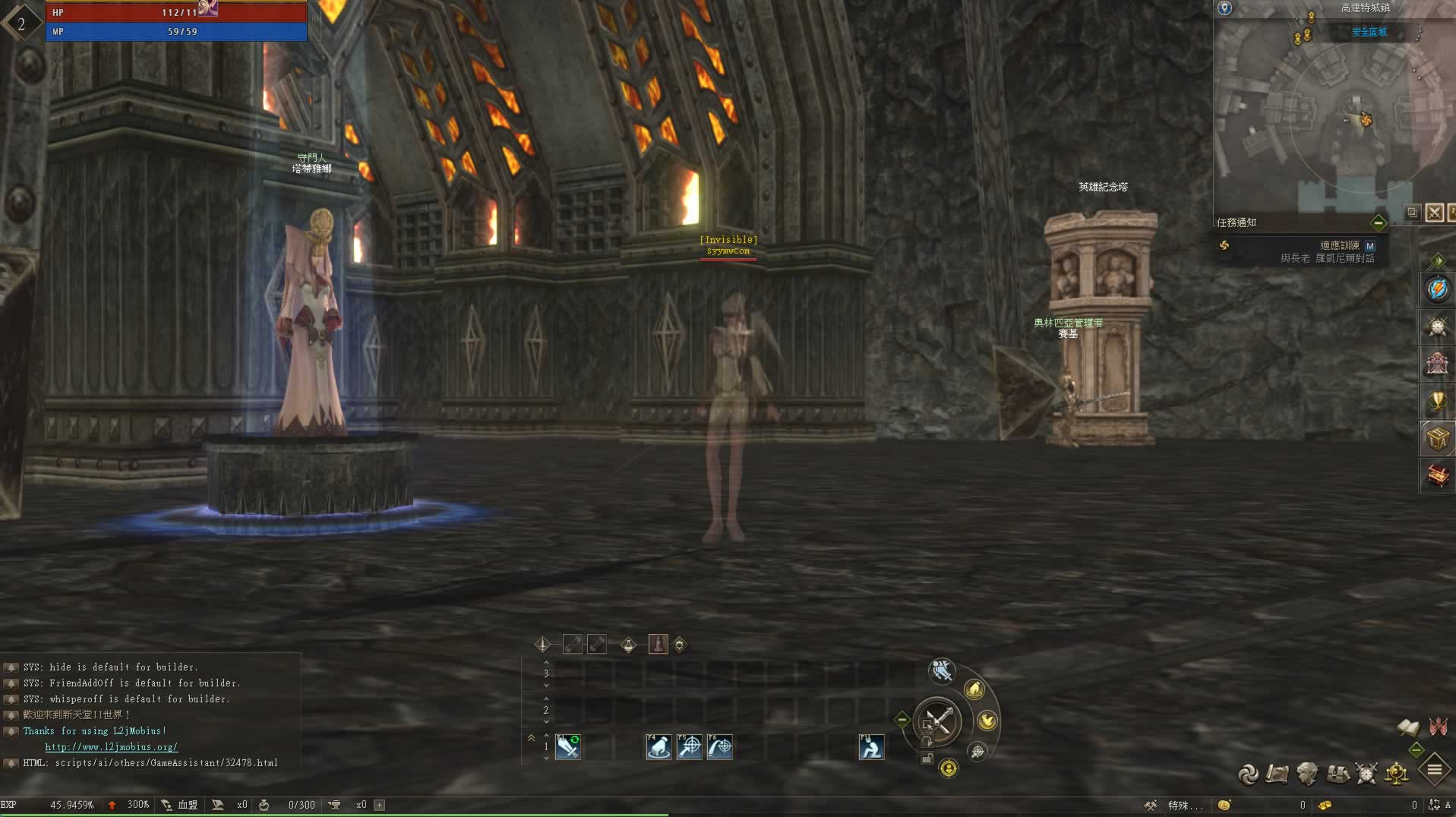
Task: Collapse the 任務通知 quest notification panel
Action: 1379,222
